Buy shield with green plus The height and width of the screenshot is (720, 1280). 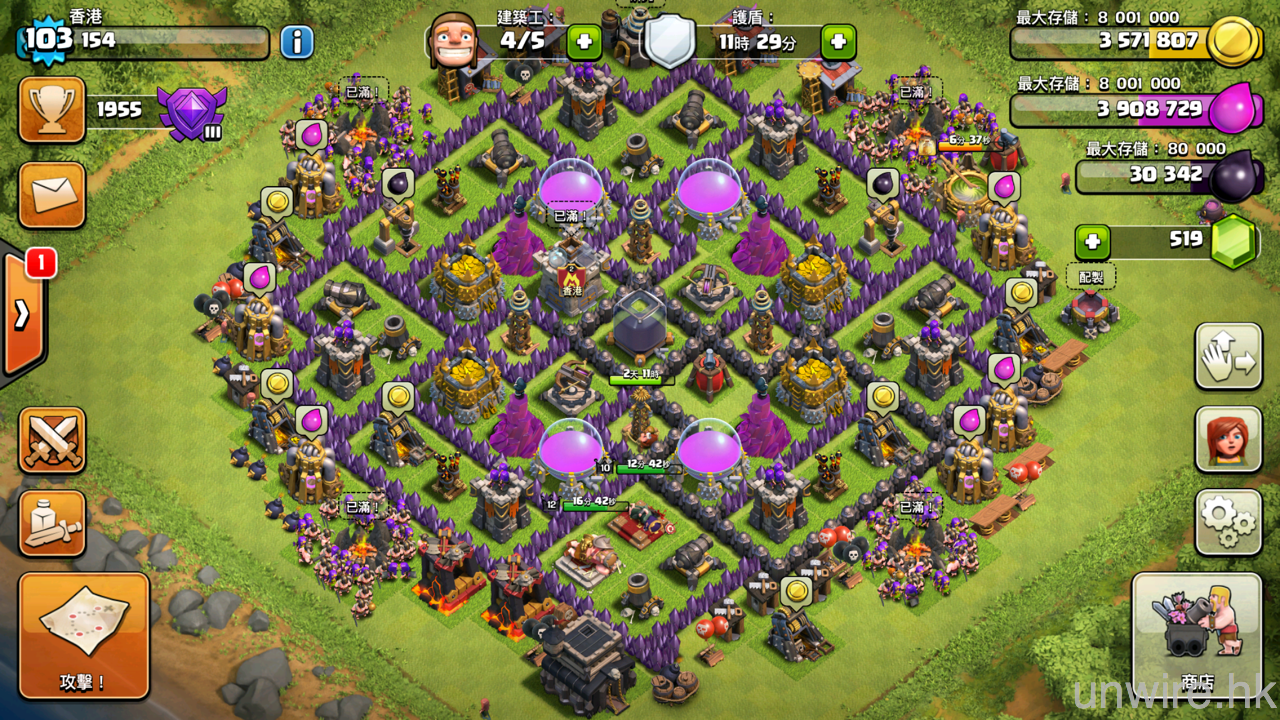coord(838,42)
